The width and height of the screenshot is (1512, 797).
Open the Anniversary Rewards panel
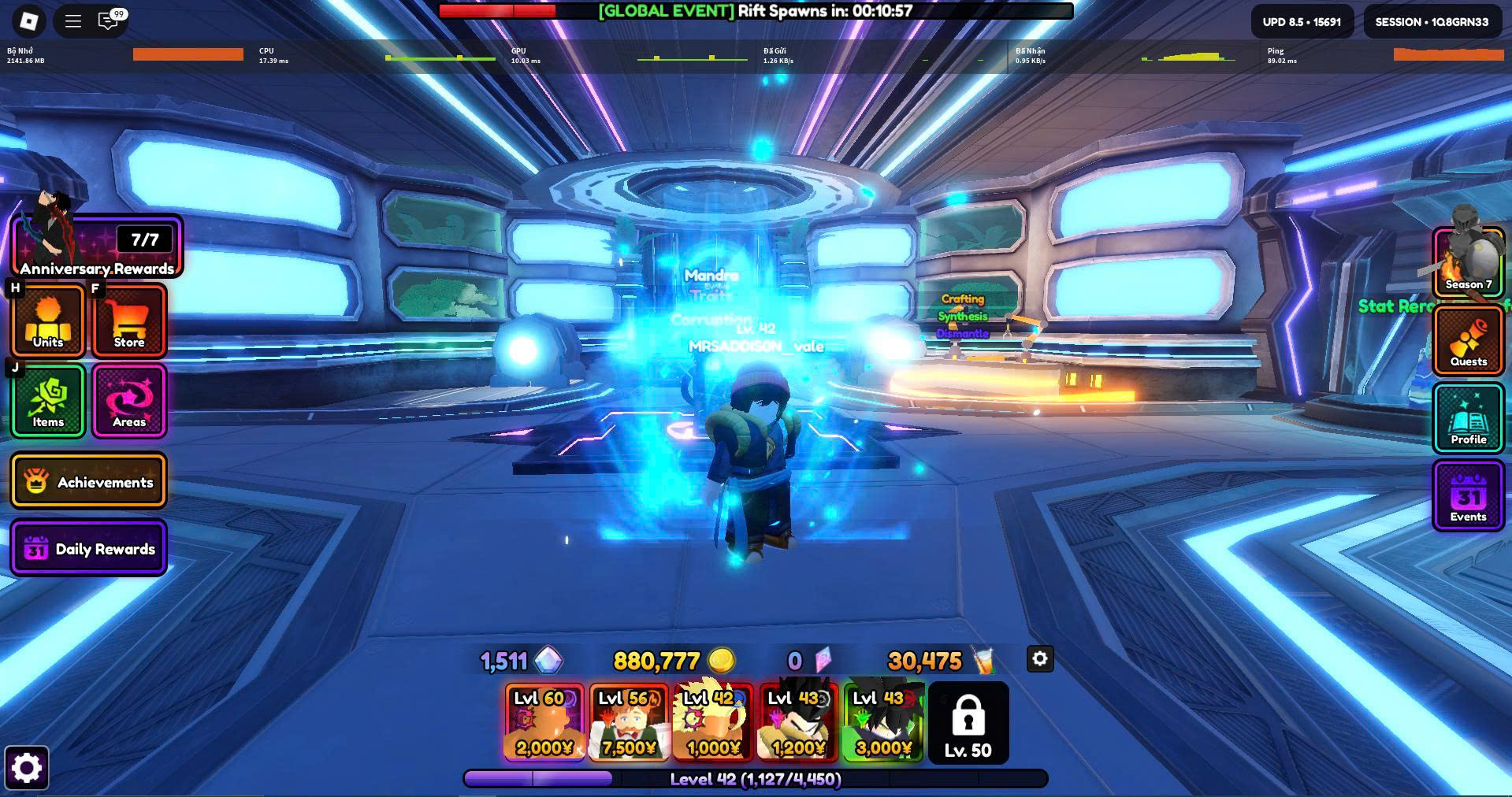(x=98, y=247)
